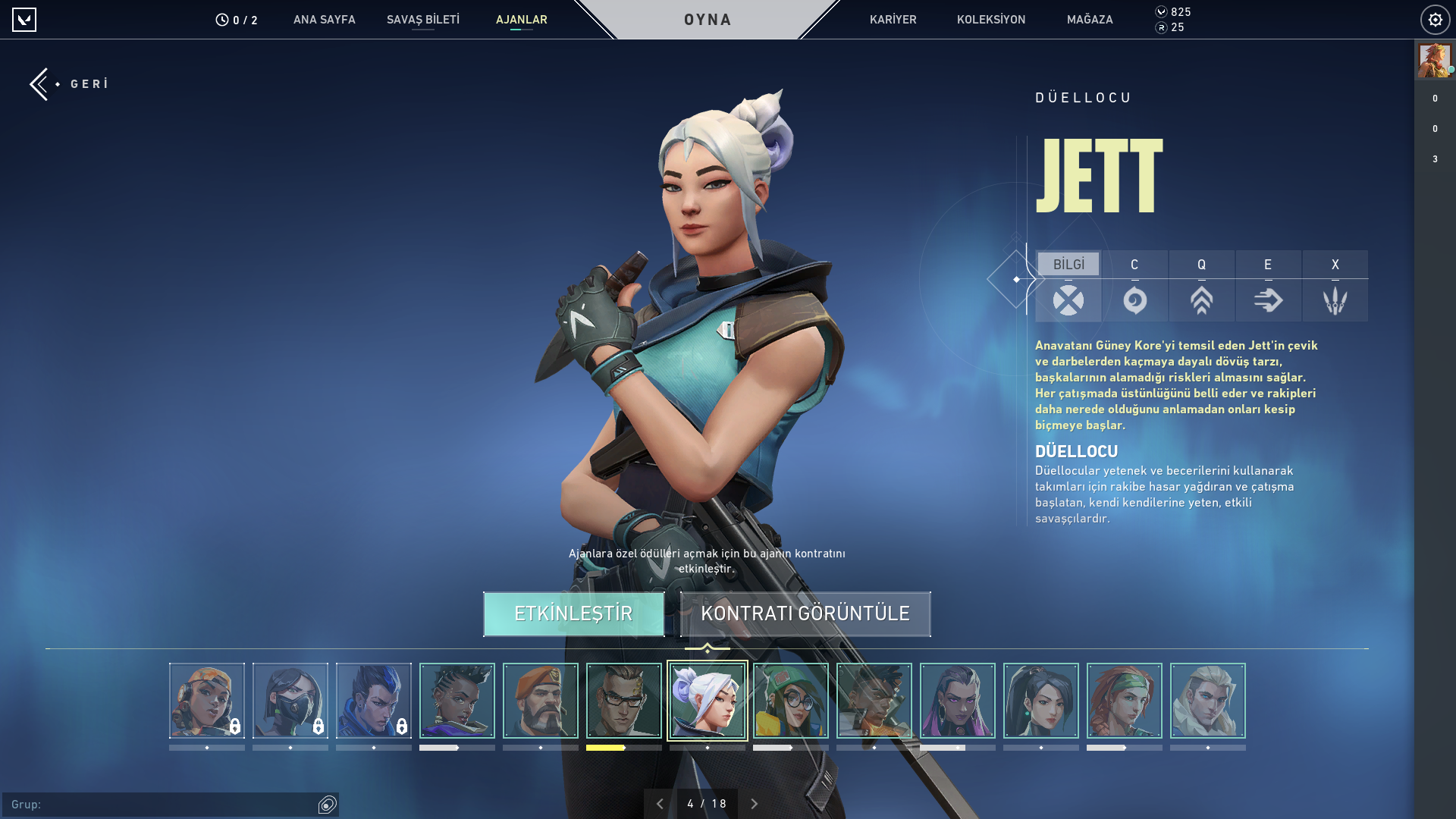
Task: Open settings via the gear icon
Action: click(1435, 20)
